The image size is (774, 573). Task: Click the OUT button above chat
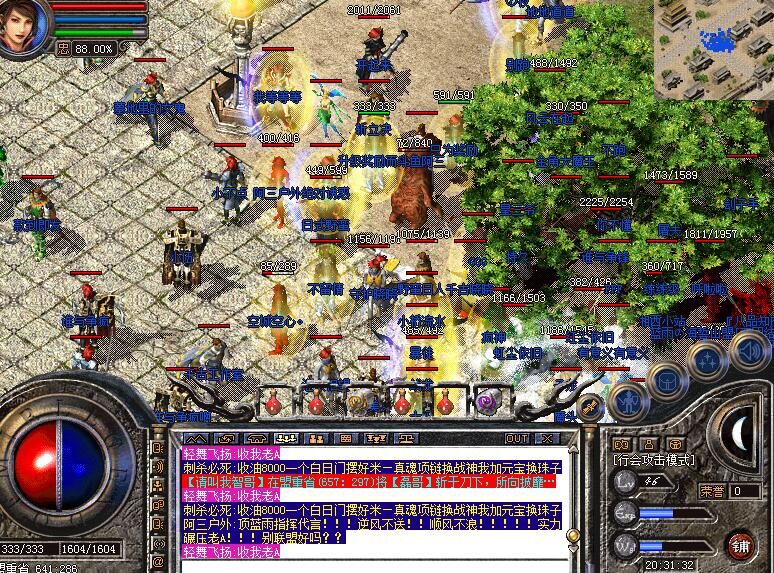click(x=516, y=438)
